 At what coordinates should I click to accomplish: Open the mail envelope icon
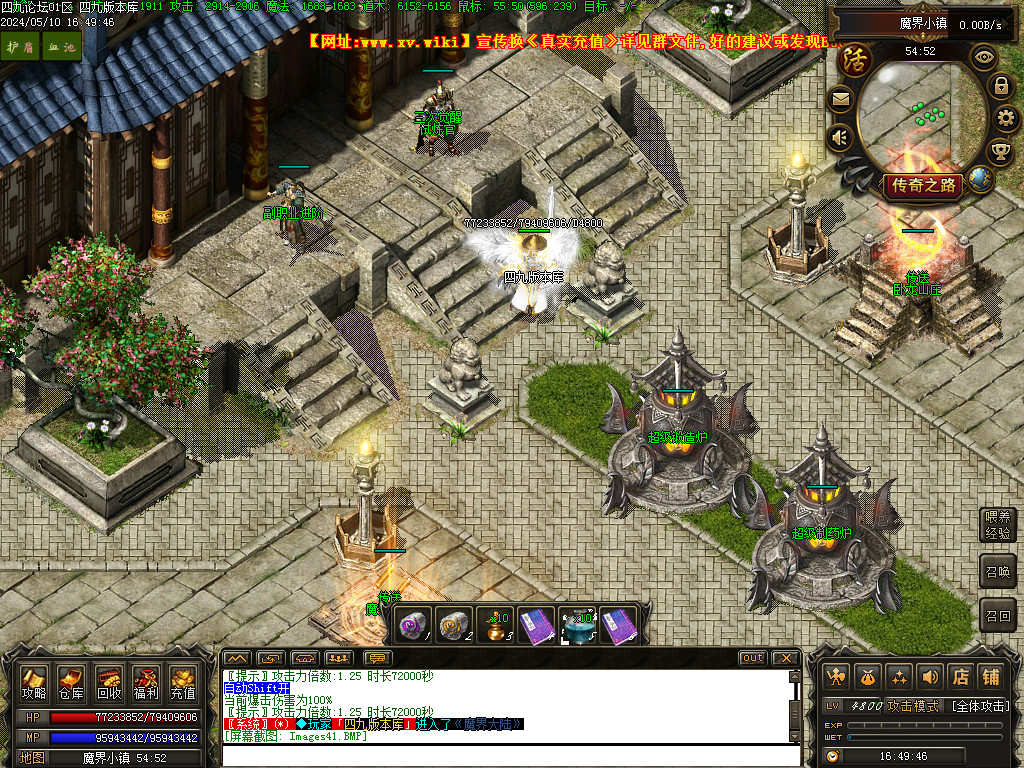pyautogui.click(x=840, y=99)
